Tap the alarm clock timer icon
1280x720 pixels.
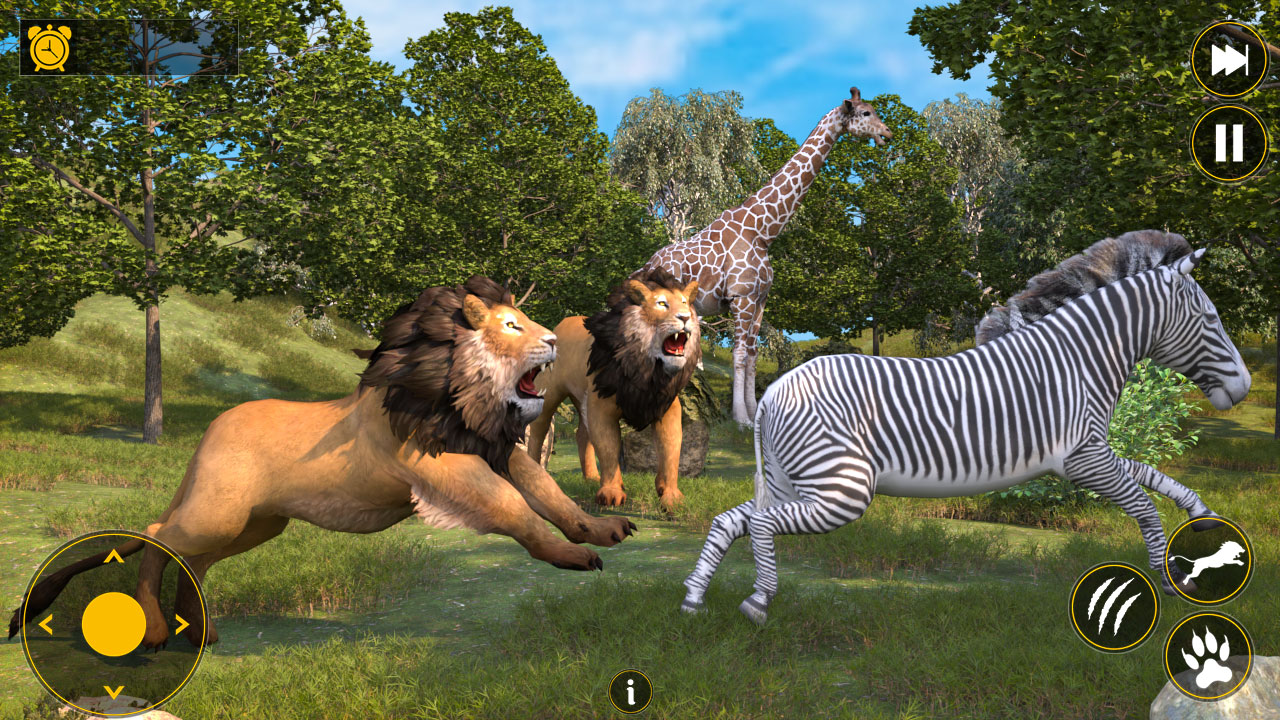point(49,46)
